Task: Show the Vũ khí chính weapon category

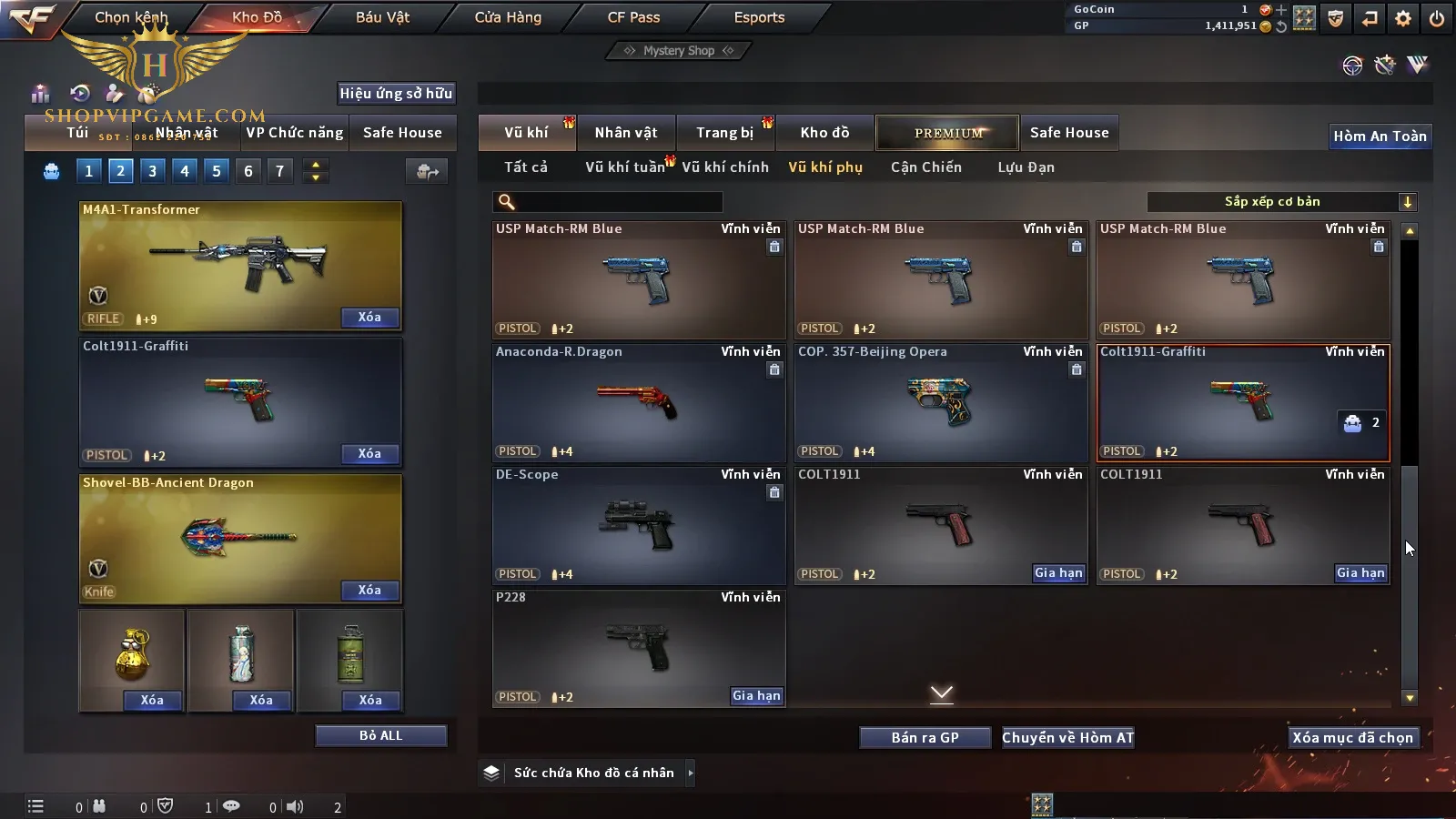Action: pyautogui.click(x=725, y=167)
